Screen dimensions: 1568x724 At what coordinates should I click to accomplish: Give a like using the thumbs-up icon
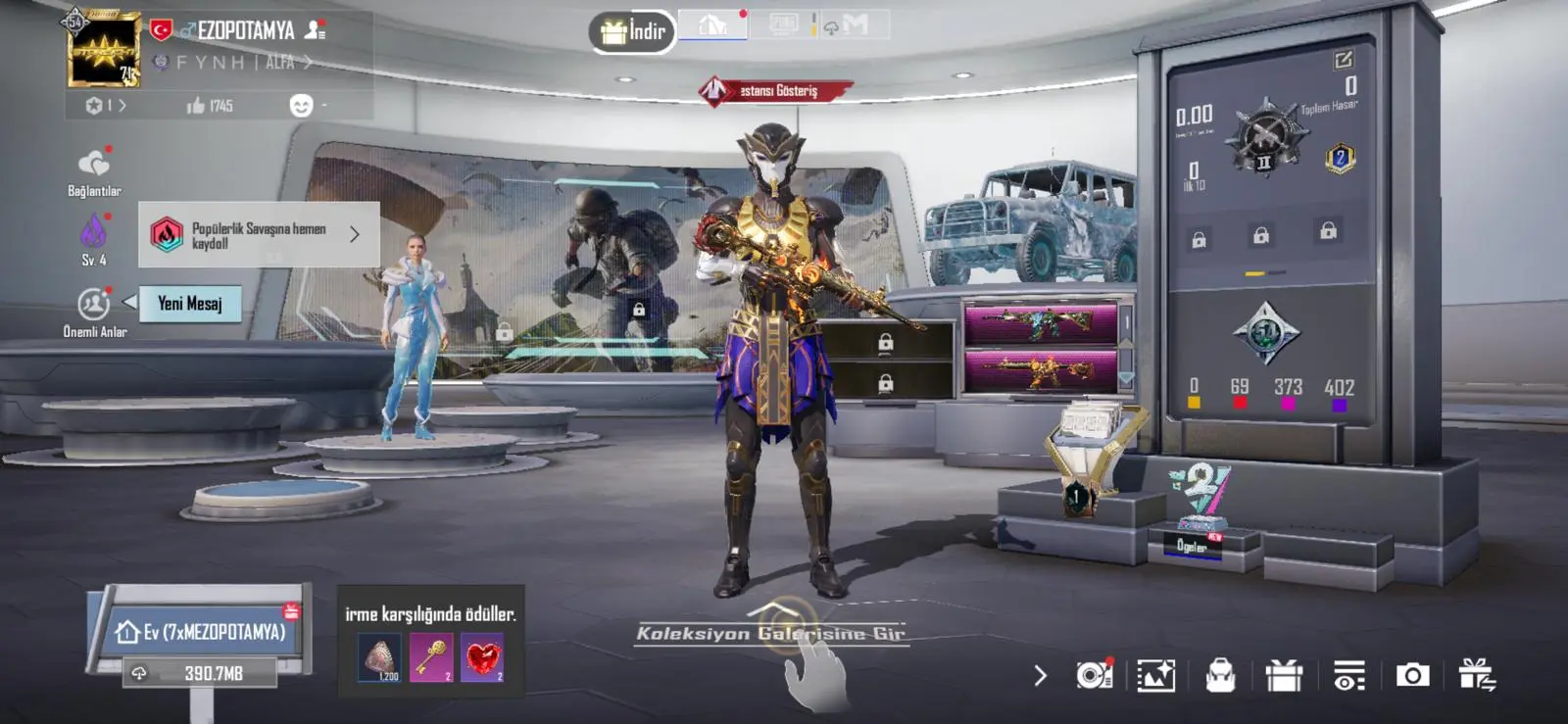pos(196,106)
